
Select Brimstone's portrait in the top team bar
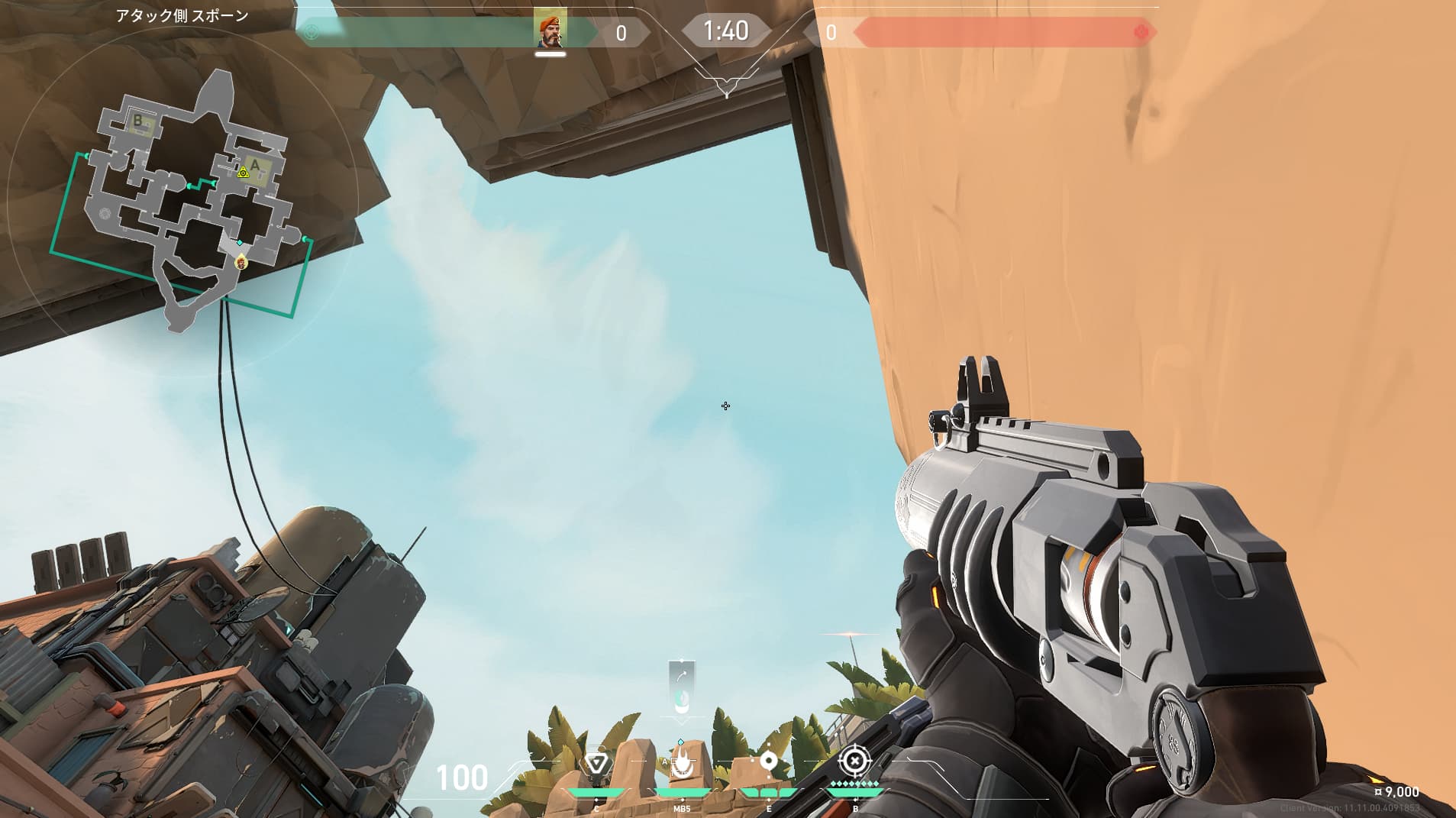(550, 29)
